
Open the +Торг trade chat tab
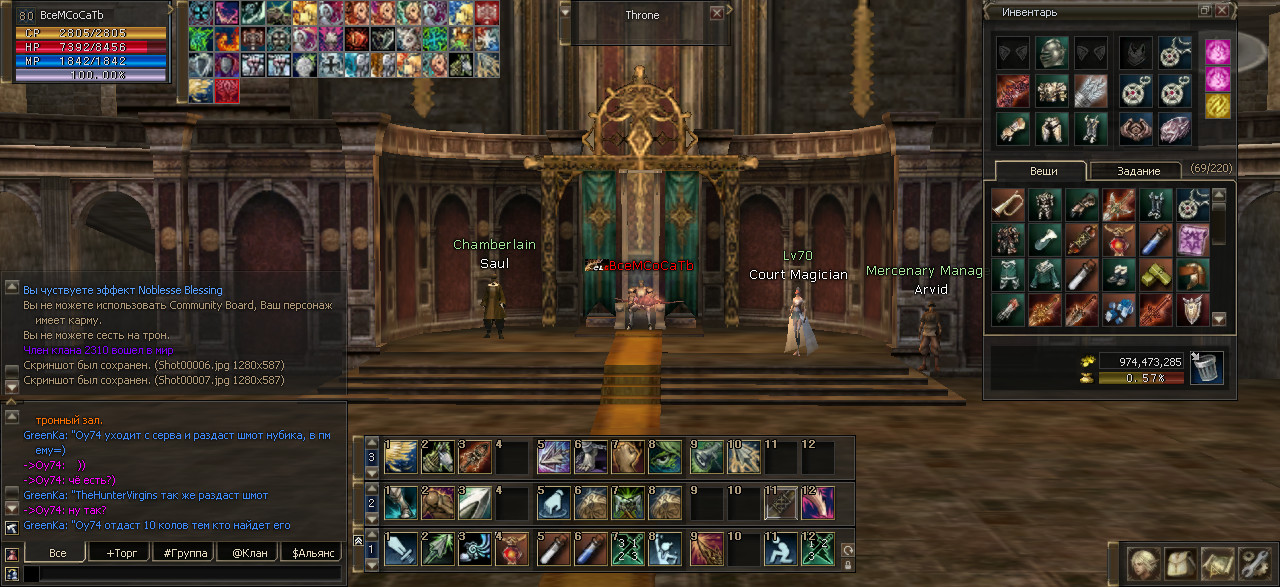pos(119,552)
